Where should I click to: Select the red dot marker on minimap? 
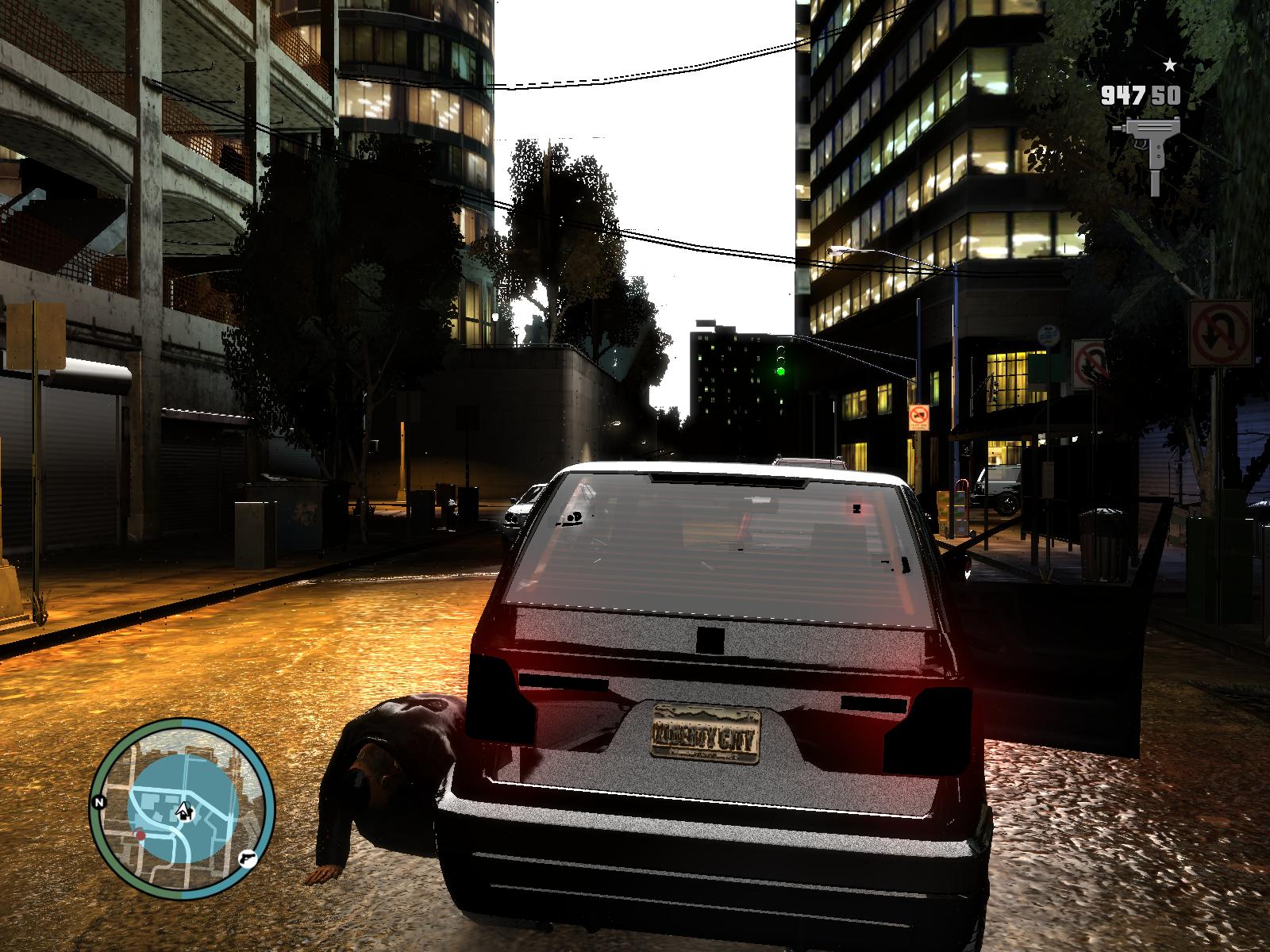click(140, 835)
